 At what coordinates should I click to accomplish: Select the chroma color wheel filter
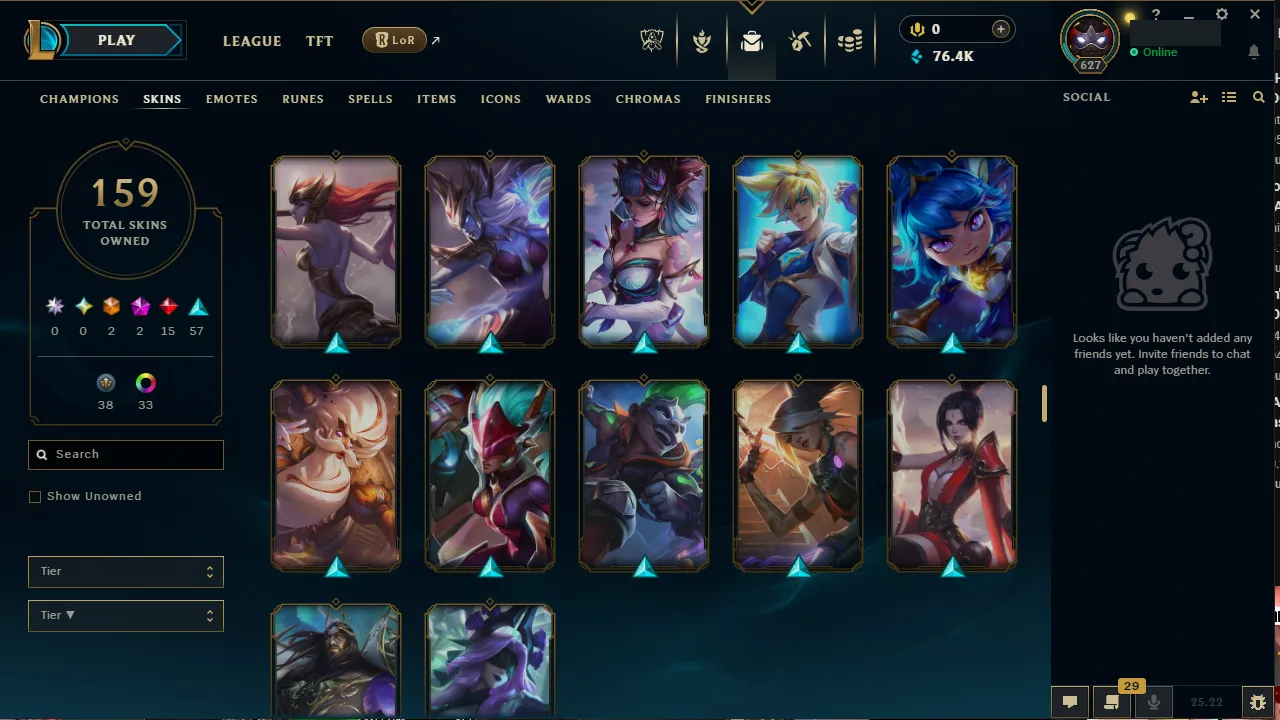[x=145, y=383]
